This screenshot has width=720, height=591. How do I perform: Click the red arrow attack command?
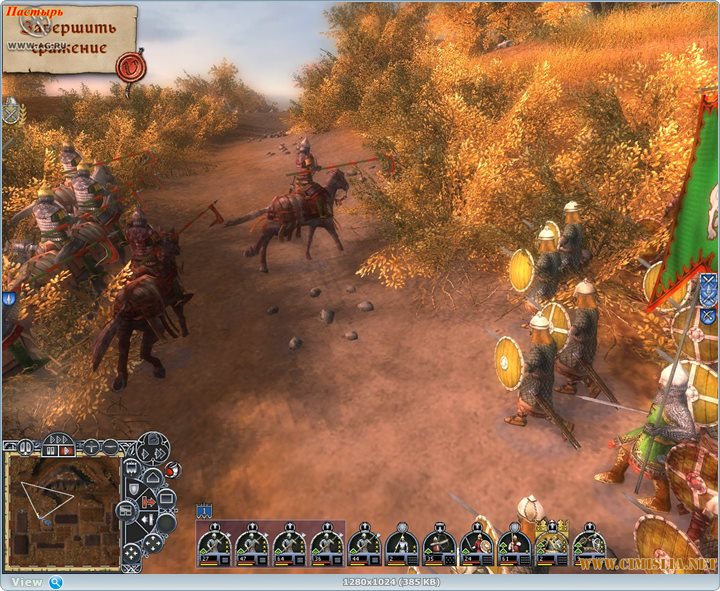(149, 501)
